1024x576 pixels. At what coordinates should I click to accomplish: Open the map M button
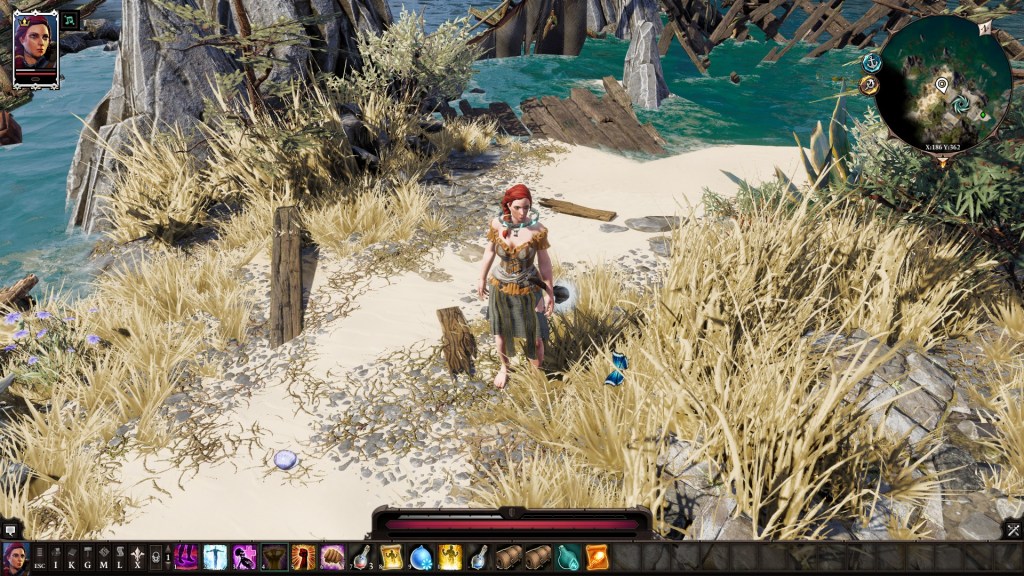(103, 558)
